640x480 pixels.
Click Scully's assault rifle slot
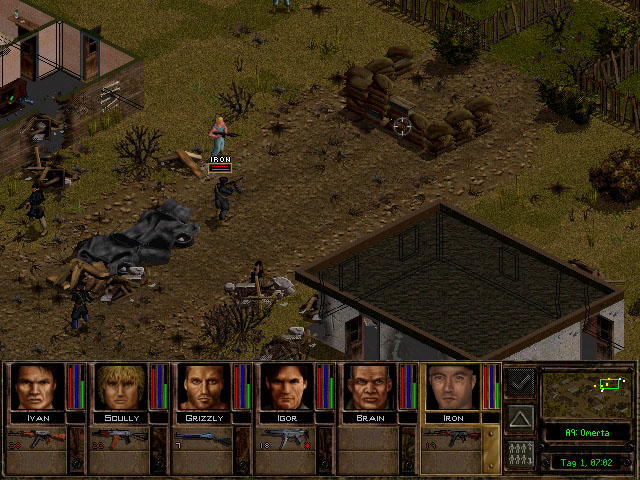(x=120, y=437)
